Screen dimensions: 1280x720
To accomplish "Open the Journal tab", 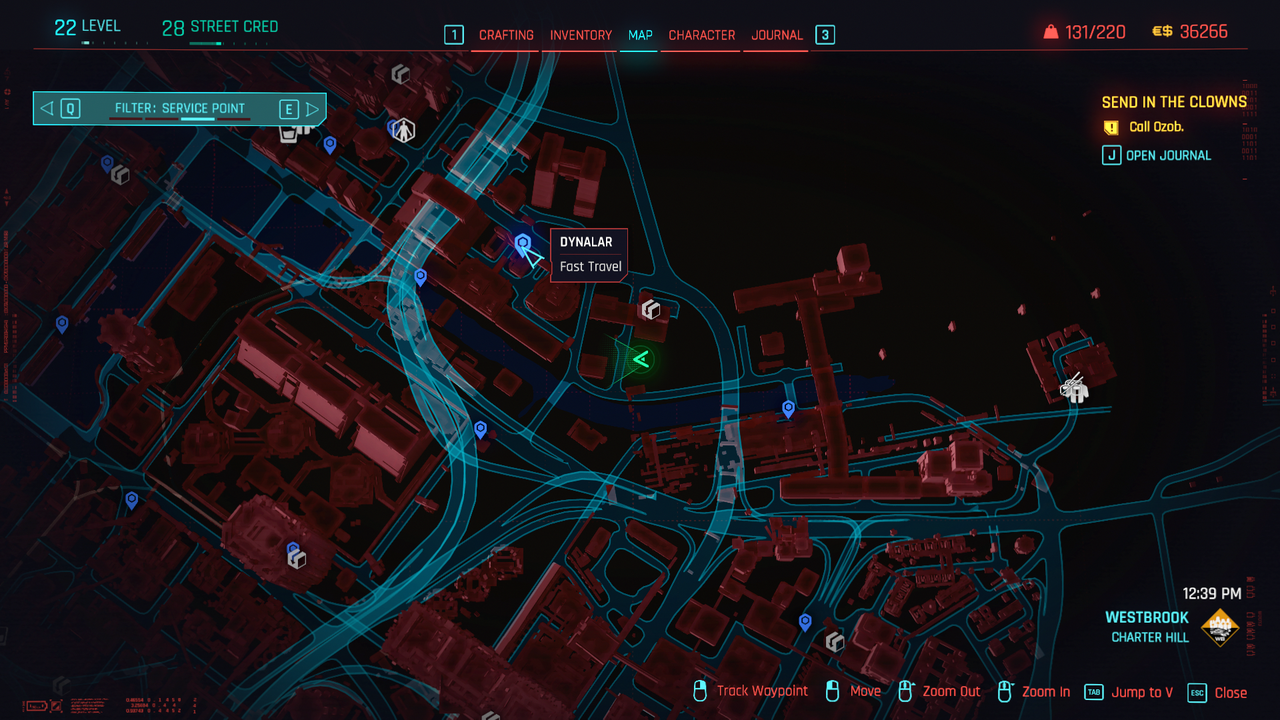I will [x=777, y=35].
